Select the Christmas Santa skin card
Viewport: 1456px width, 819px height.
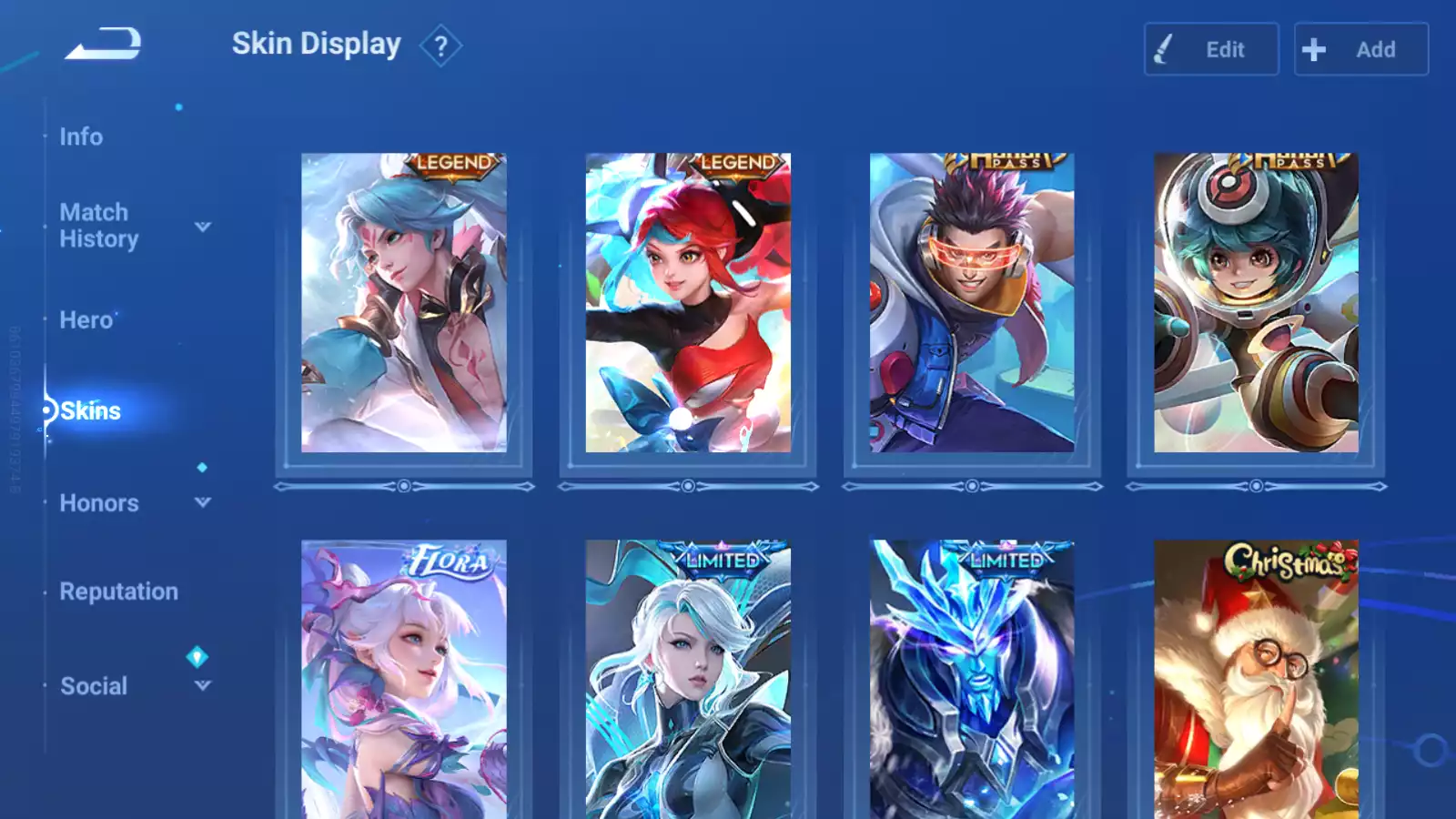[x=1256, y=679]
